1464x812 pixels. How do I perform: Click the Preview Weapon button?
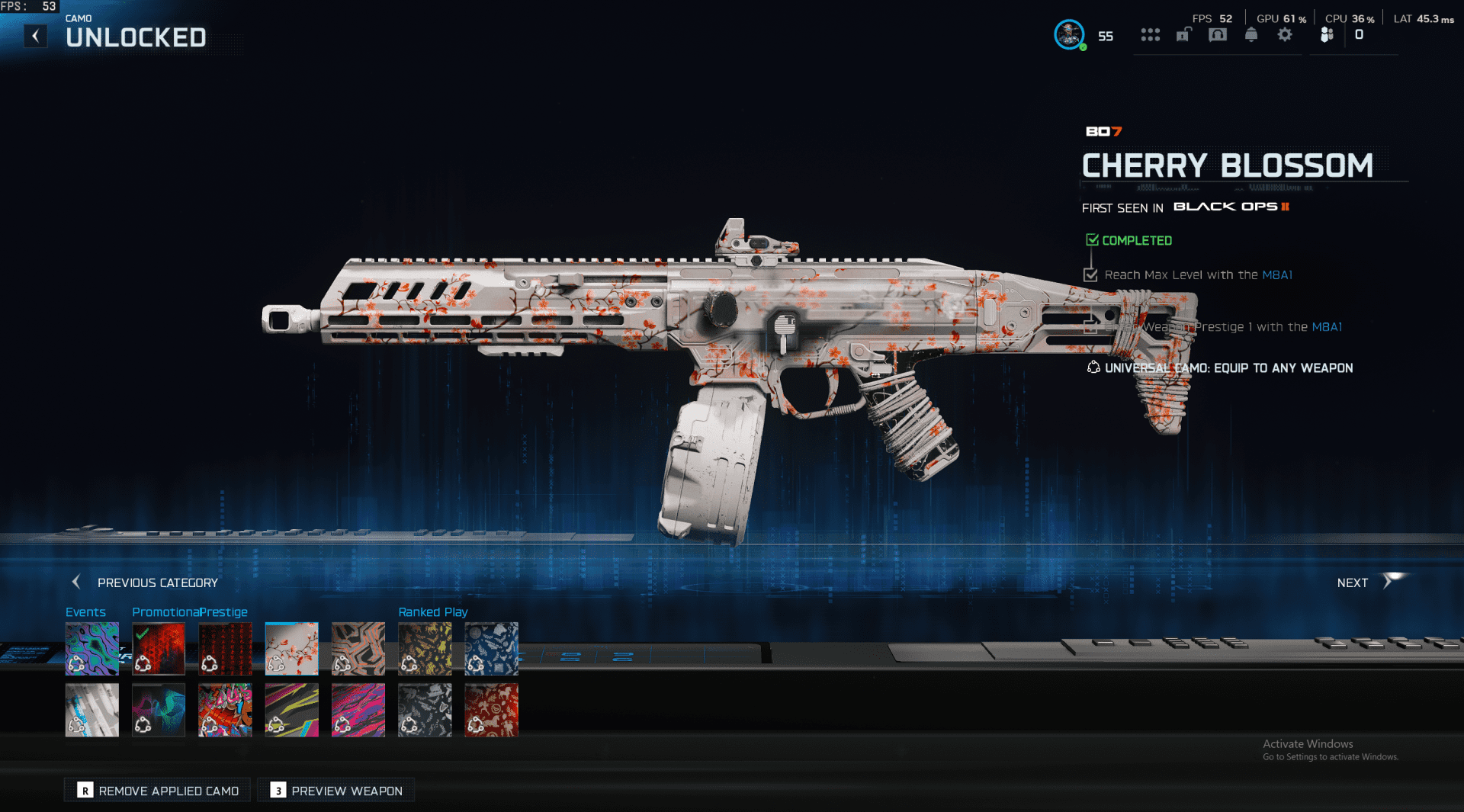[336, 791]
